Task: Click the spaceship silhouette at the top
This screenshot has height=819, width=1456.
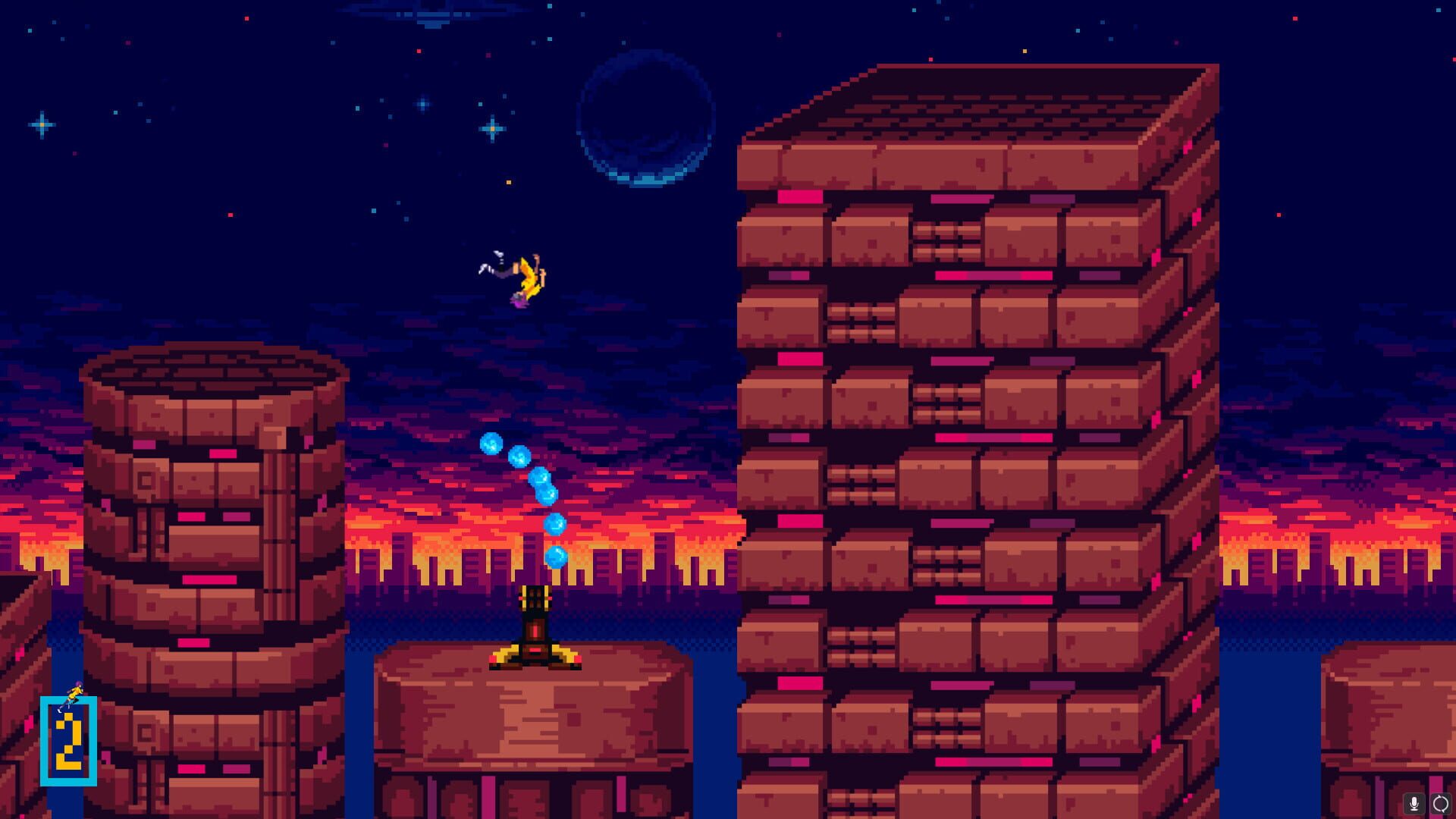Action: (x=432, y=17)
